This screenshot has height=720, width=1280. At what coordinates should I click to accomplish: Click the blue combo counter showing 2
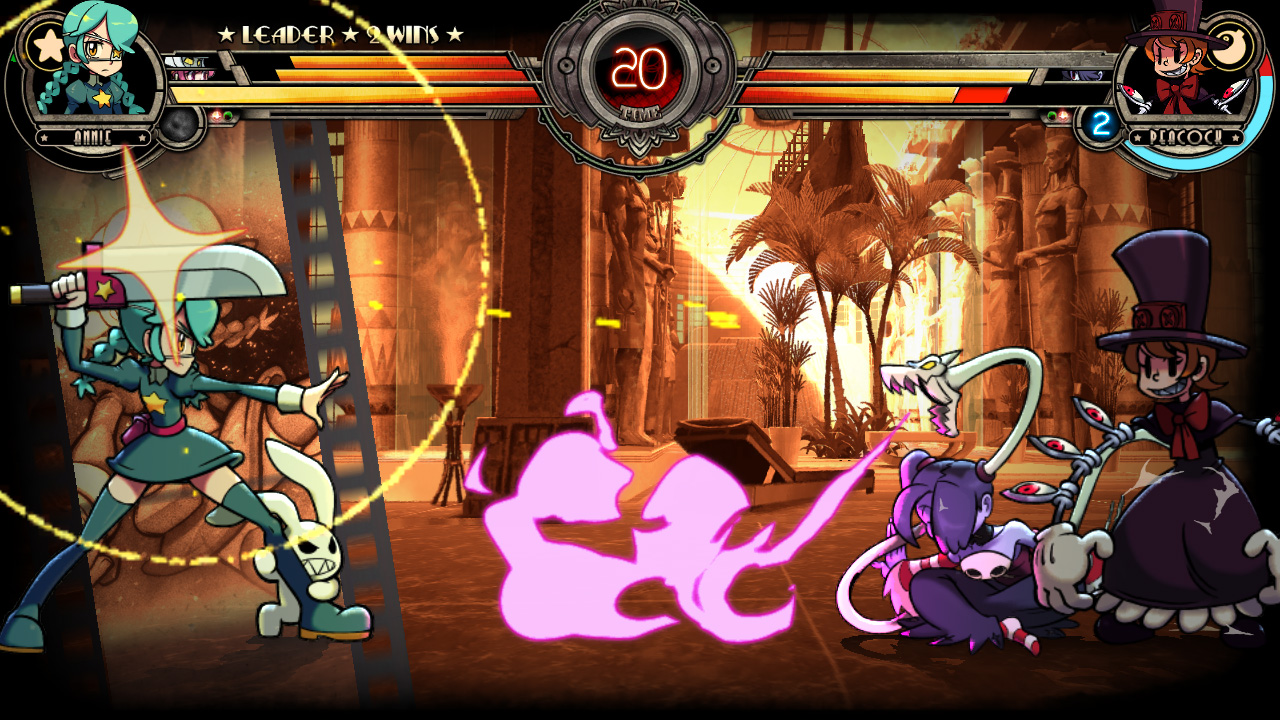(1101, 122)
